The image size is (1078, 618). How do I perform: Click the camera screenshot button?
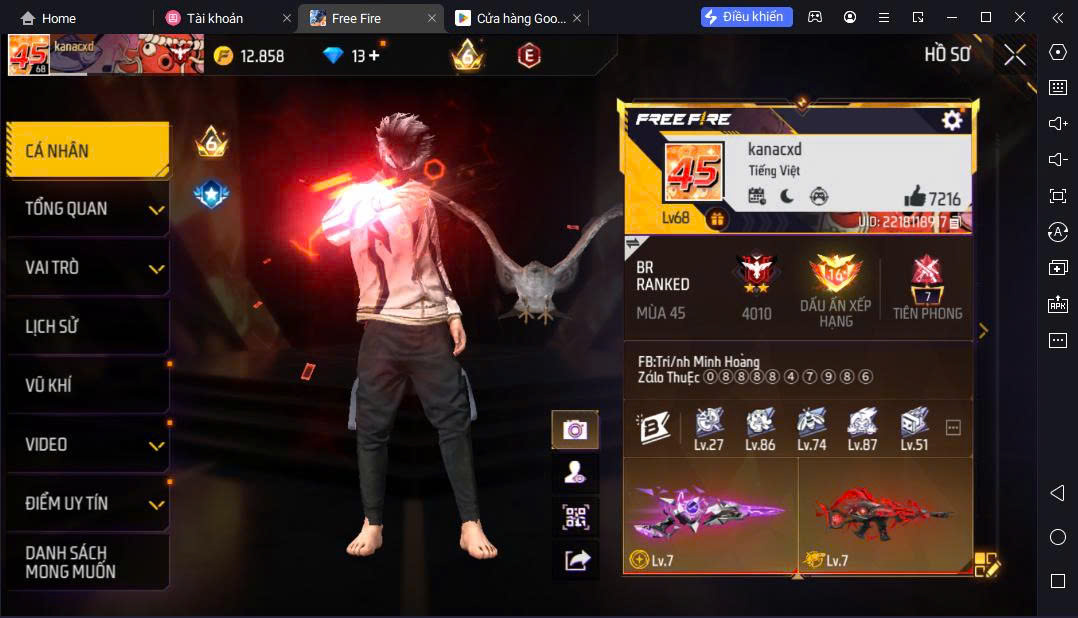575,430
